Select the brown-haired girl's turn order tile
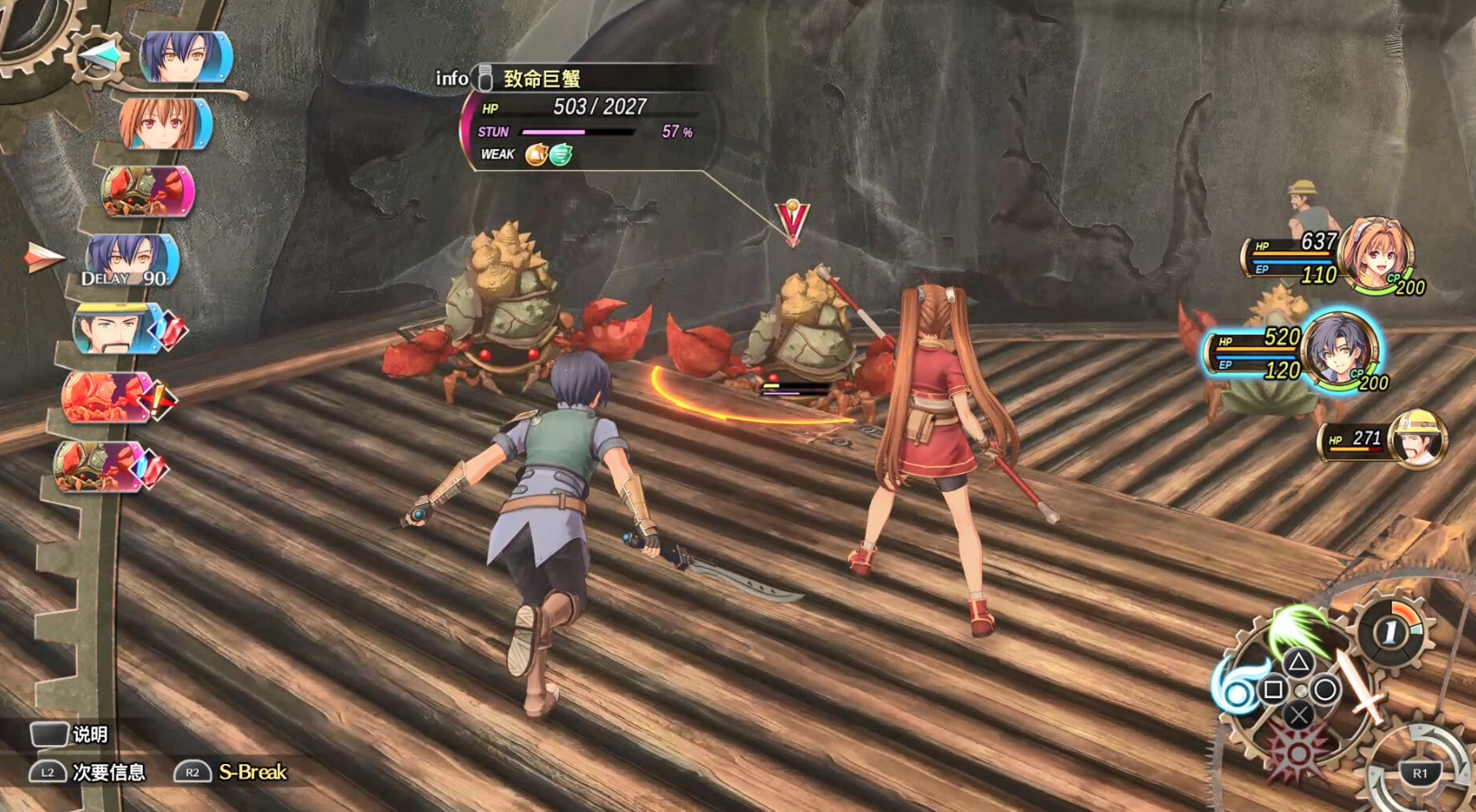This screenshot has width=1476, height=812. pyautogui.click(x=165, y=126)
